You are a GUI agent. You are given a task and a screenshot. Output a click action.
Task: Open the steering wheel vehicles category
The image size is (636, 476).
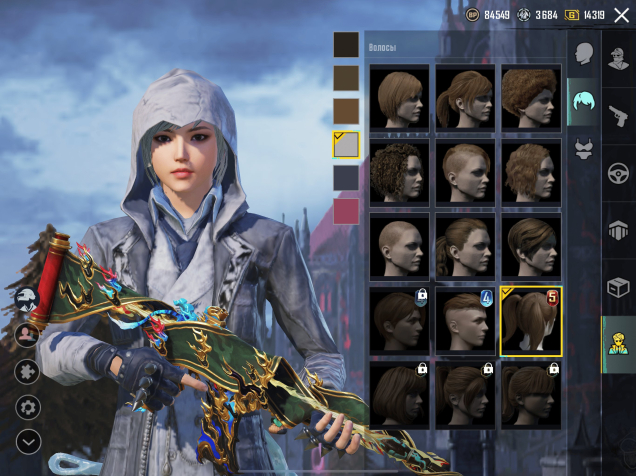(x=619, y=172)
